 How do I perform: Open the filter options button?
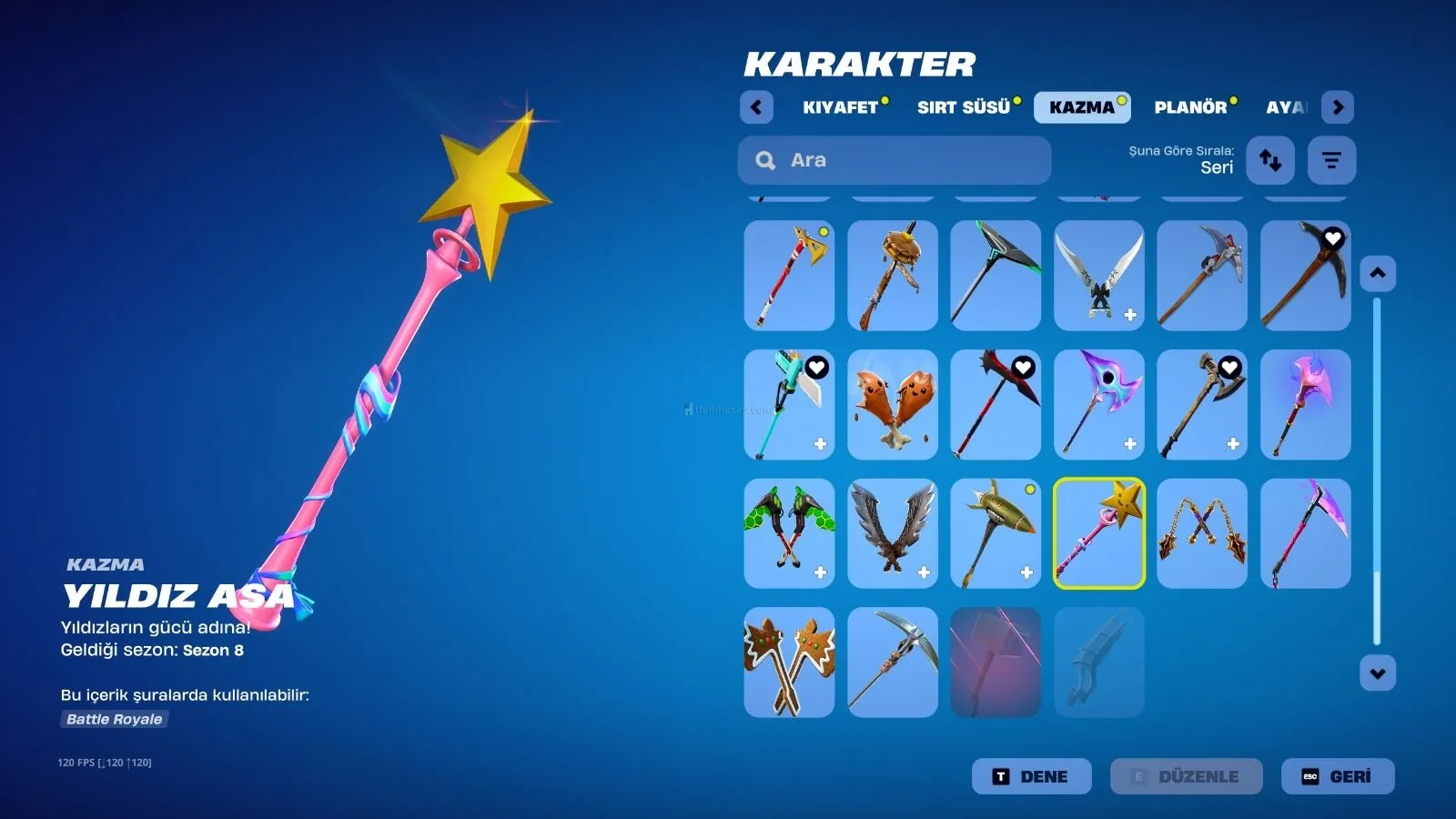[1331, 160]
